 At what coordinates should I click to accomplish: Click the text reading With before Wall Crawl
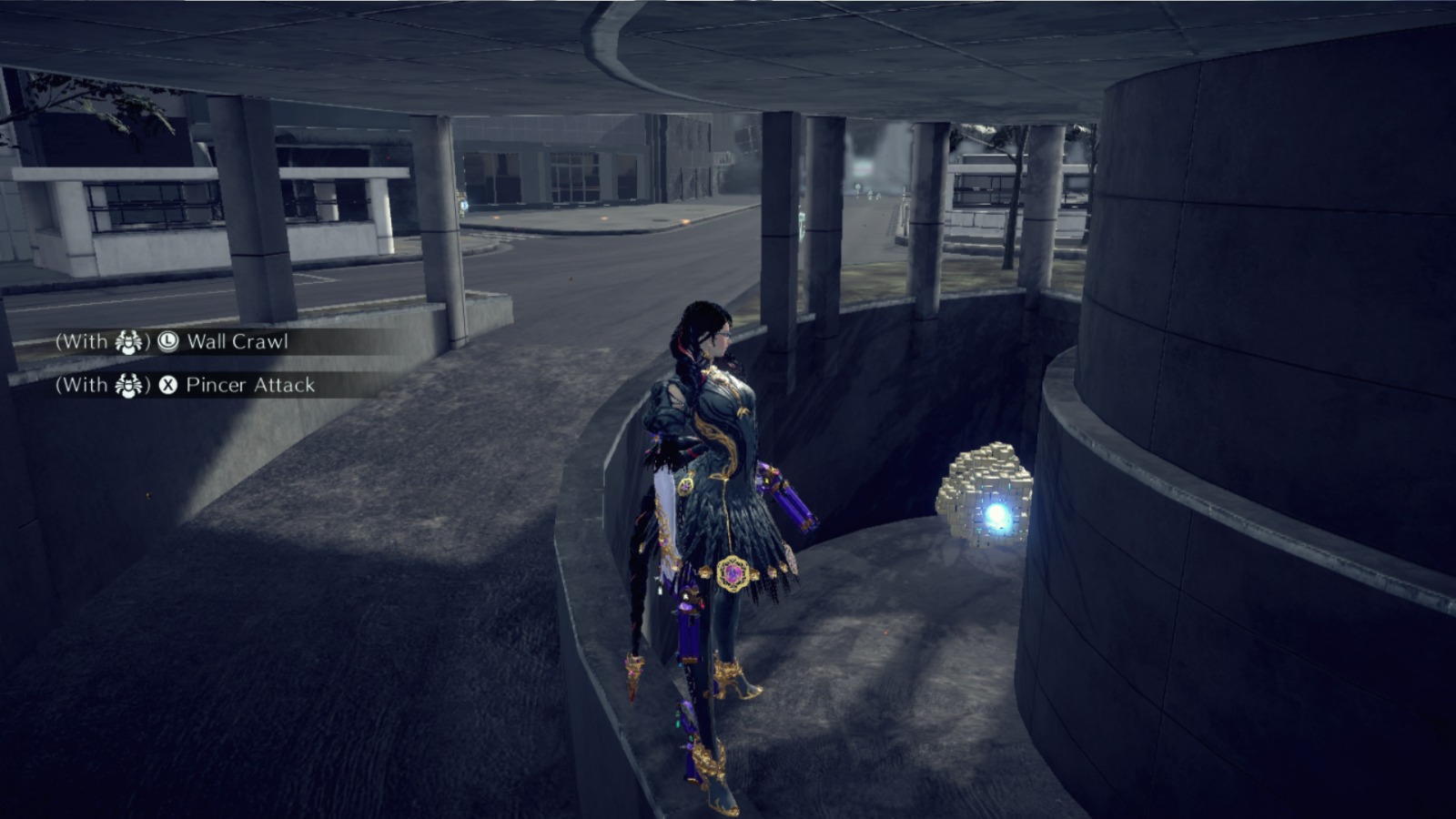[87, 343]
